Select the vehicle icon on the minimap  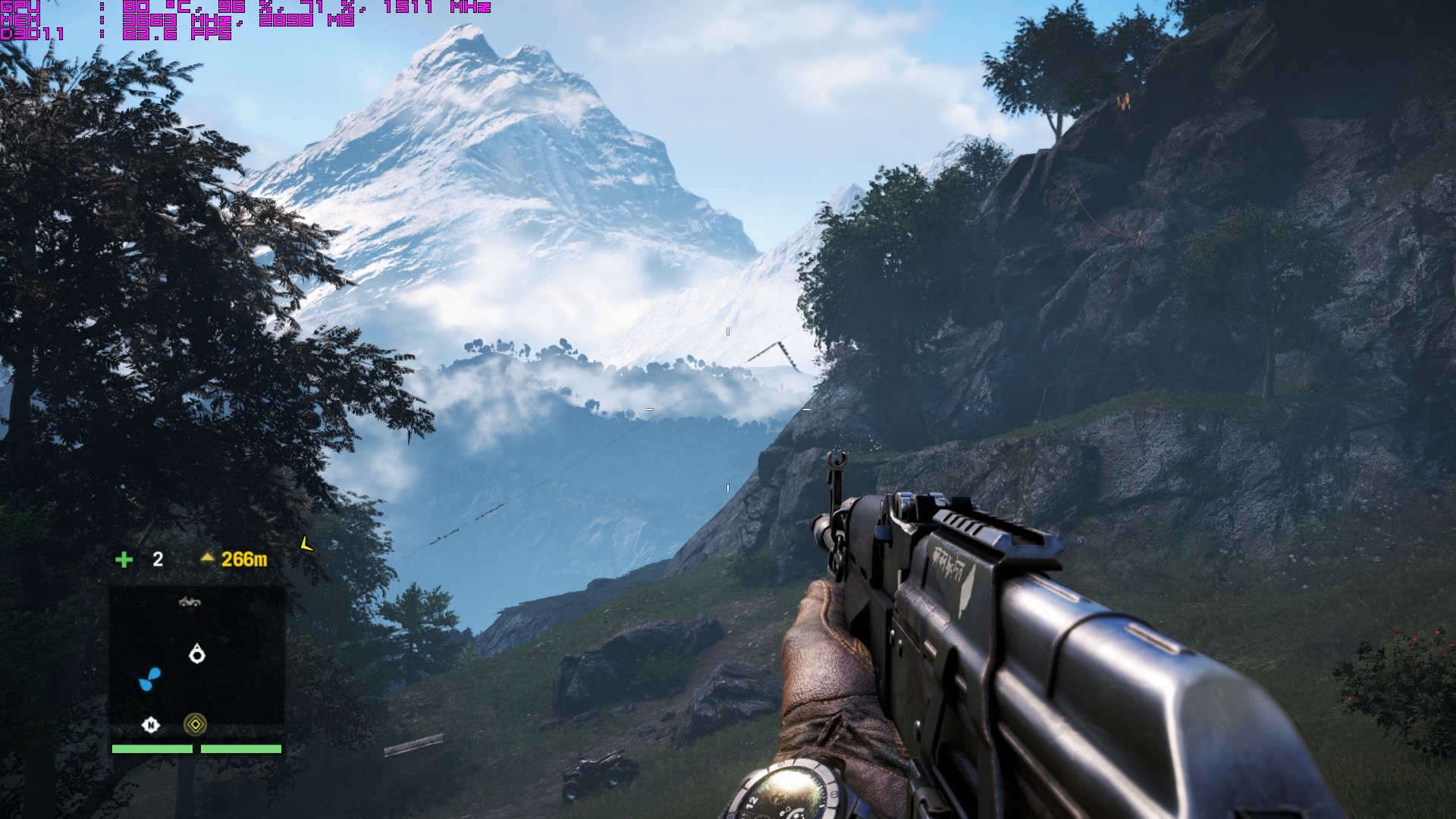(190, 602)
